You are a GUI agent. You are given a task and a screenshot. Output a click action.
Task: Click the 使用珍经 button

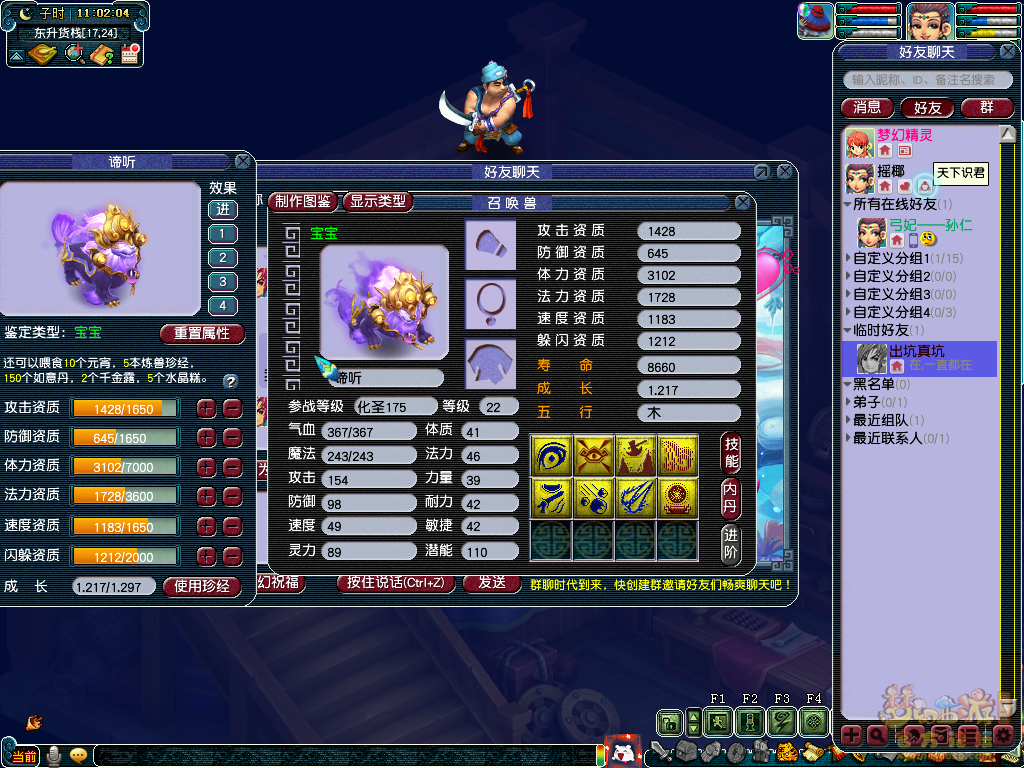click(x=202, y=586)
